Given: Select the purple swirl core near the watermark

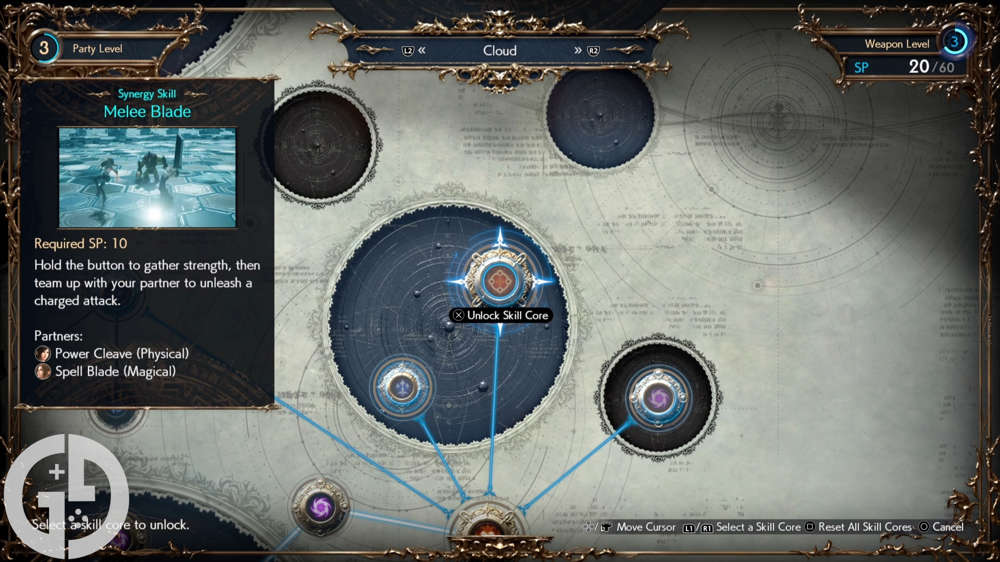Looking at the screenshot, I should click(x=322, y=506).
